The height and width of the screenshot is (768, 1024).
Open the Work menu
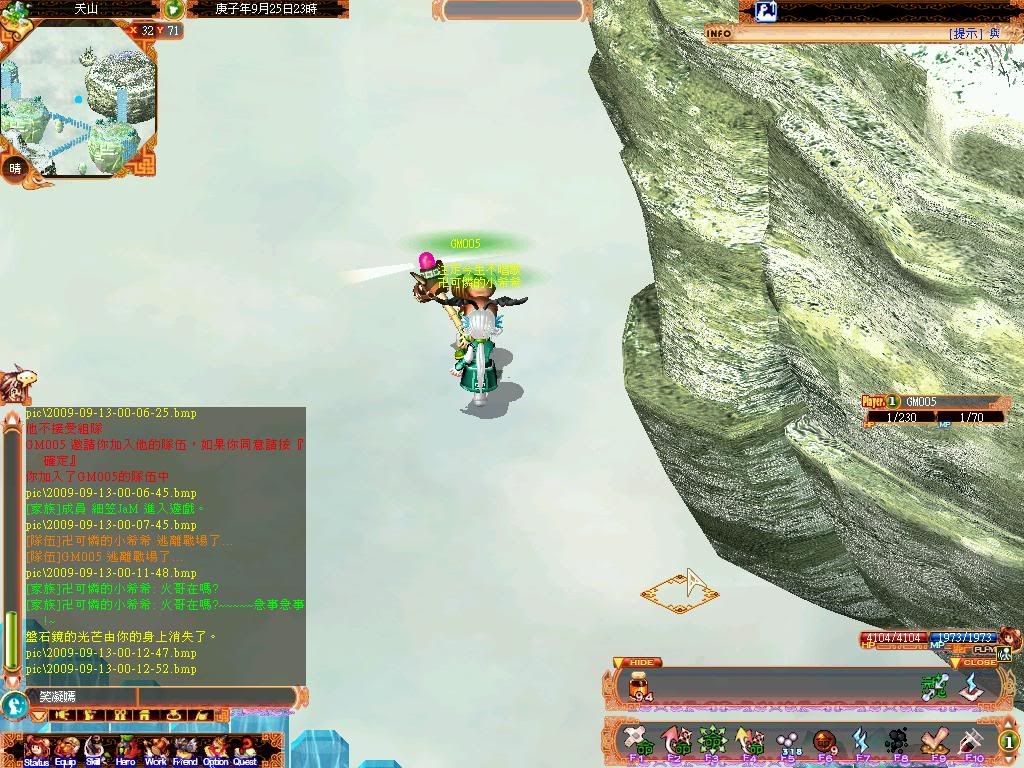[156, 749]
